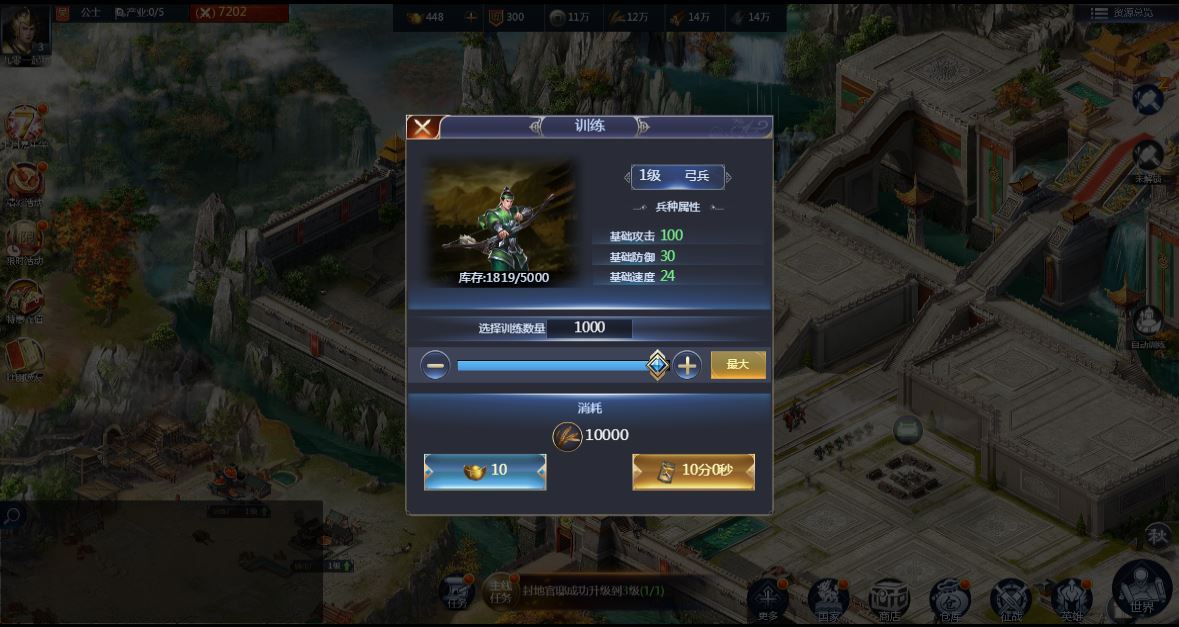This screenshot has width=1179, height=627.
Task: Open the 资源总览 resource overview
Action: coord(1121,13)
